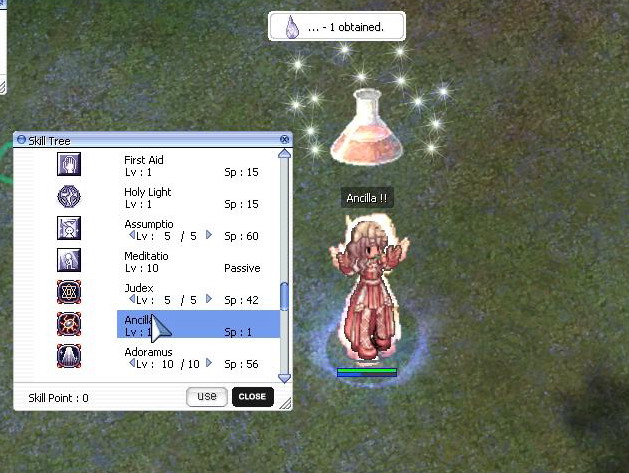
Task: Close the Skill Tree with the CLOSE button
Action: (x=252, y=397)
